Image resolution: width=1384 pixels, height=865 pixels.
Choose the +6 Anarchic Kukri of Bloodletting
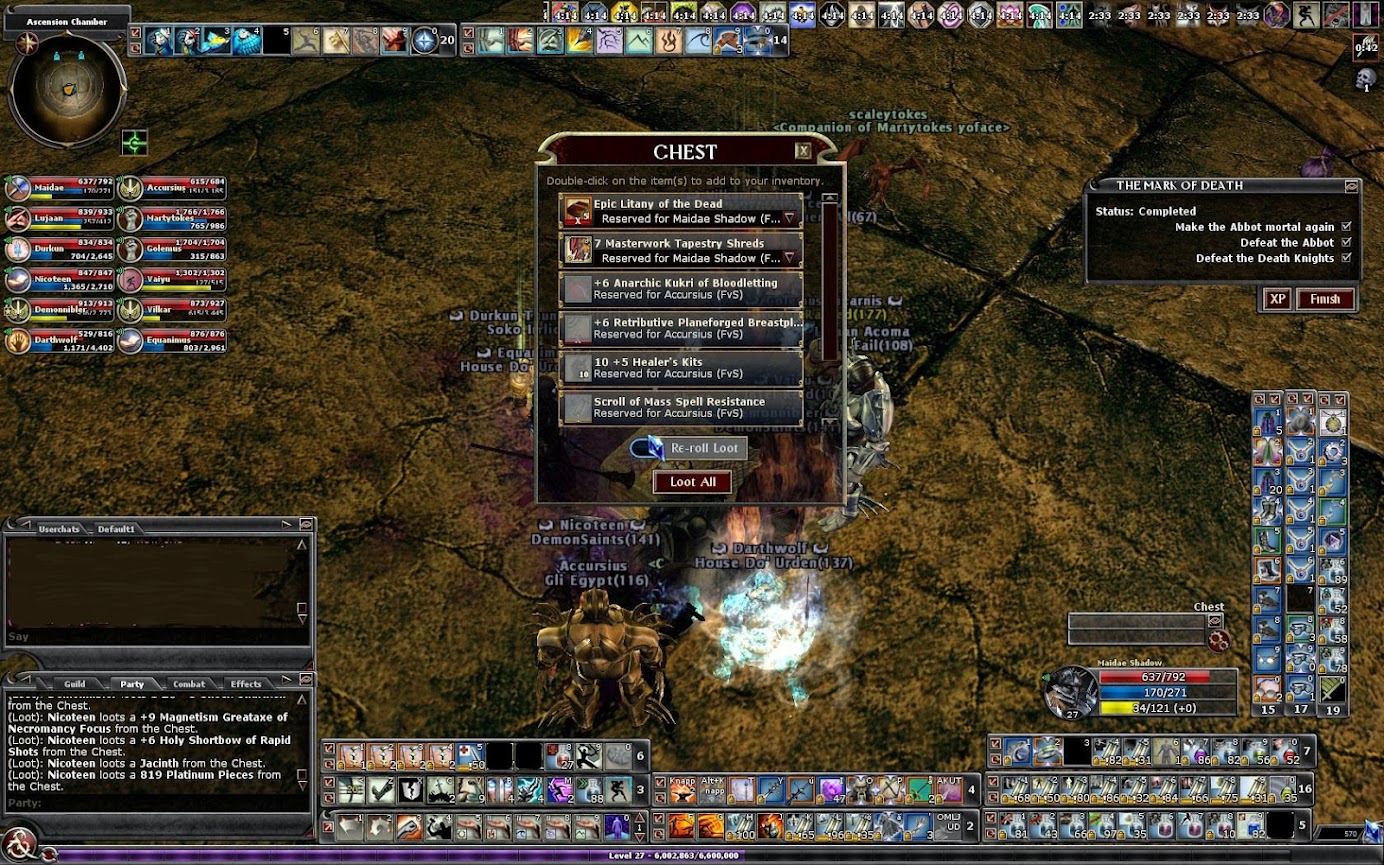click(x=680, y=290)
